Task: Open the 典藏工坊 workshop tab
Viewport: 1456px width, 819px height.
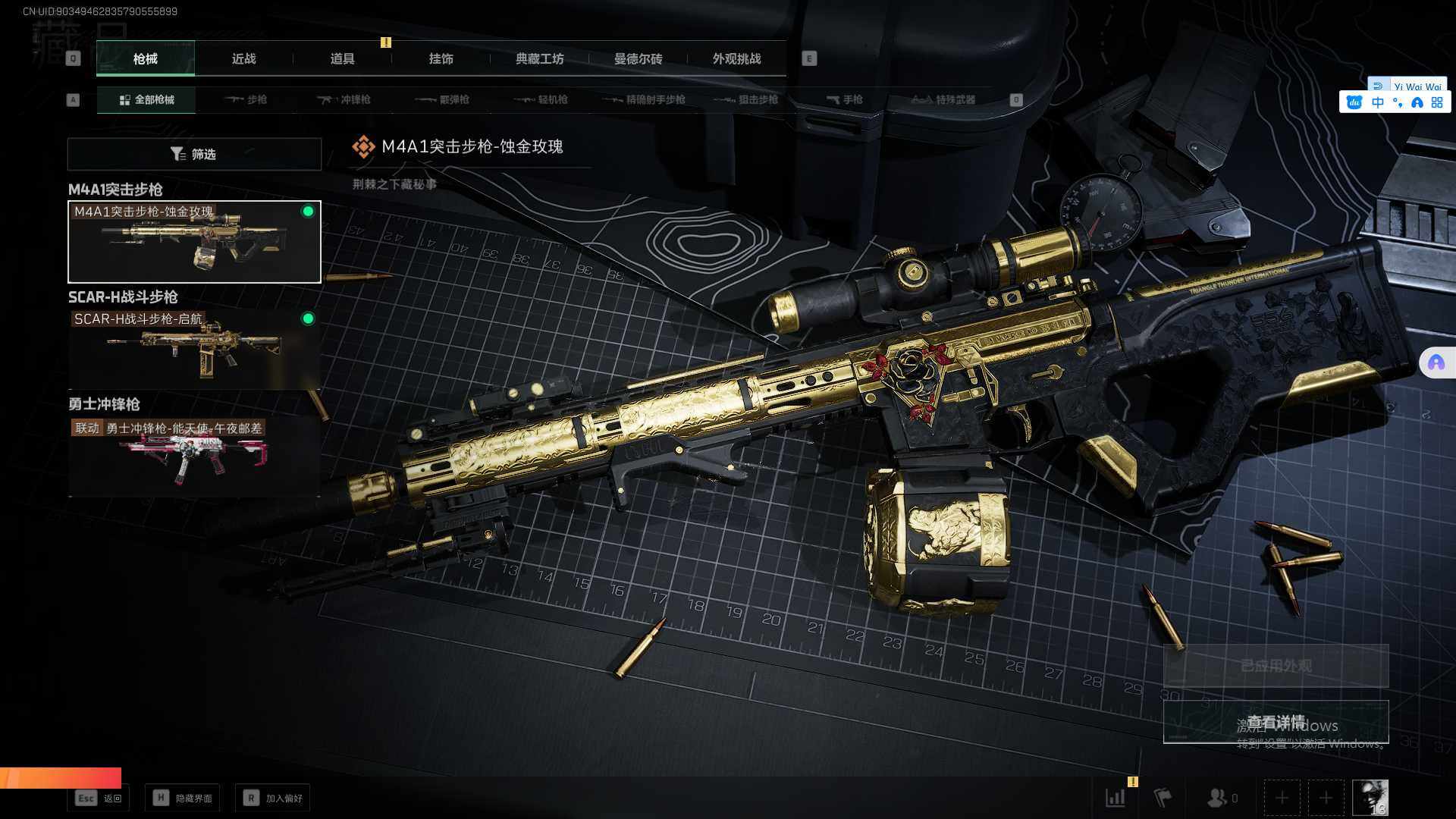Action: [x=539, y=59]
